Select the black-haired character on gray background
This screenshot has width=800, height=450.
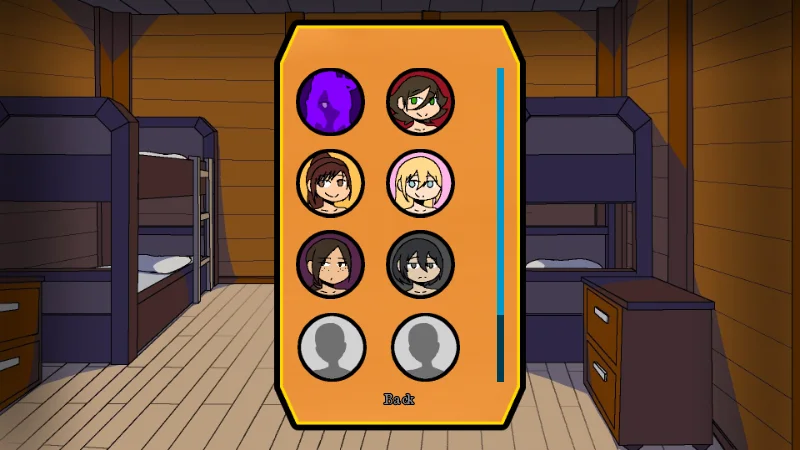[x=421, y=264]
